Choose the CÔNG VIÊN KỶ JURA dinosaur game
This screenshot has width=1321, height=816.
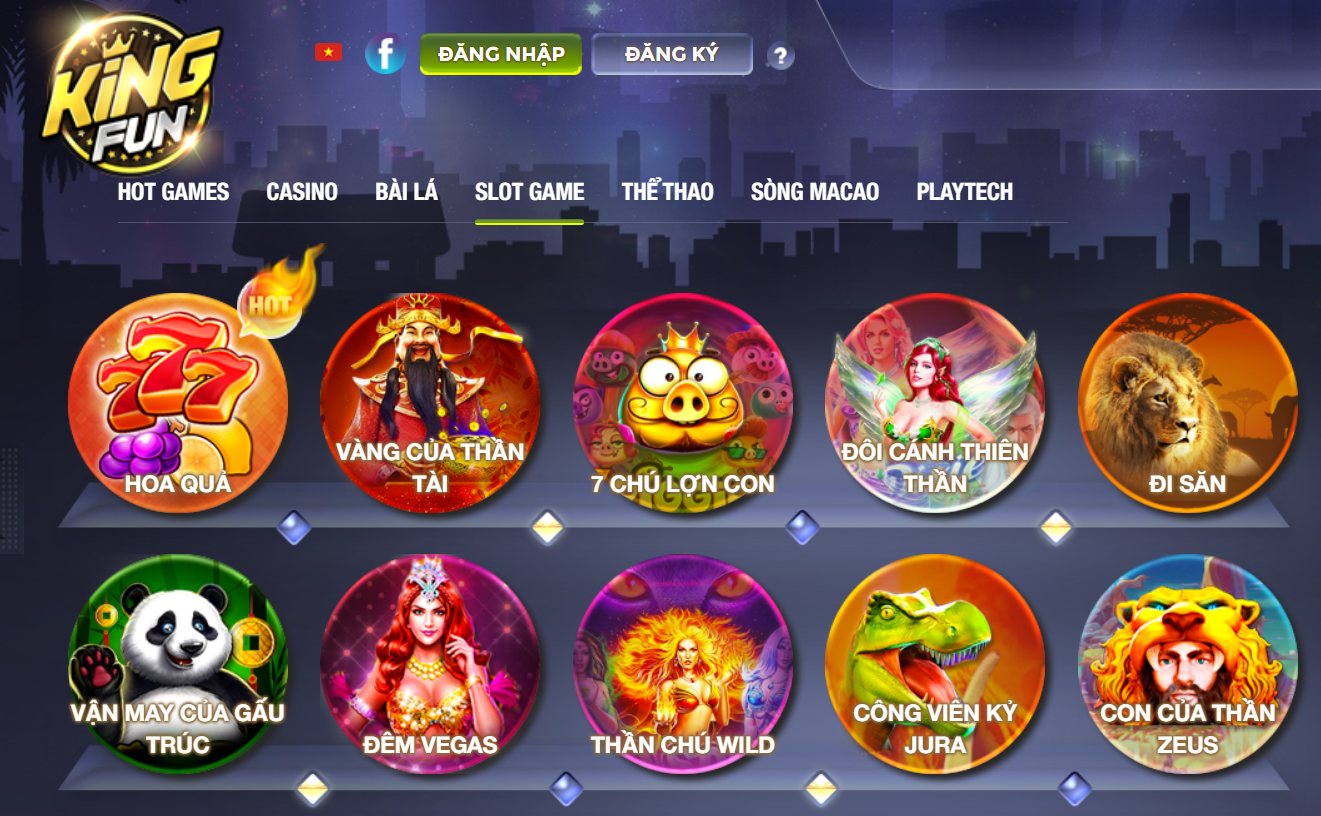coord(935,665)
